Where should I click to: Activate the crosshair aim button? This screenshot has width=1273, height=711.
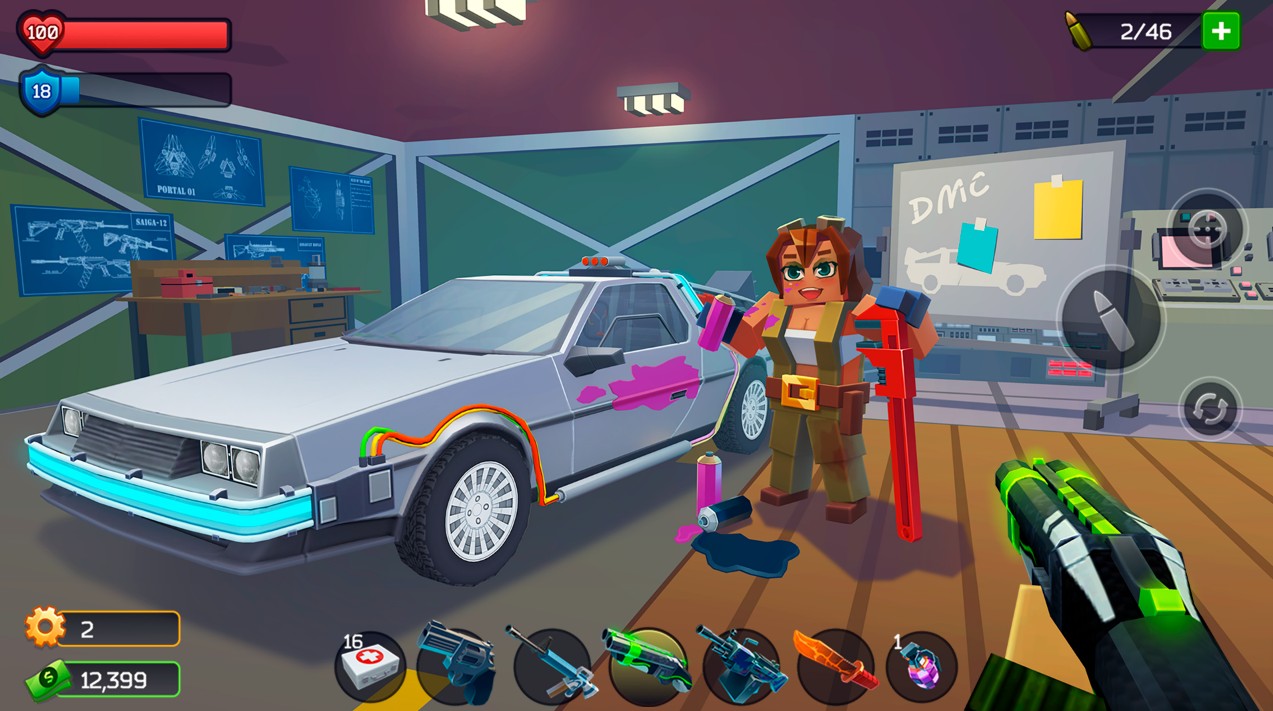(1207, 228)
